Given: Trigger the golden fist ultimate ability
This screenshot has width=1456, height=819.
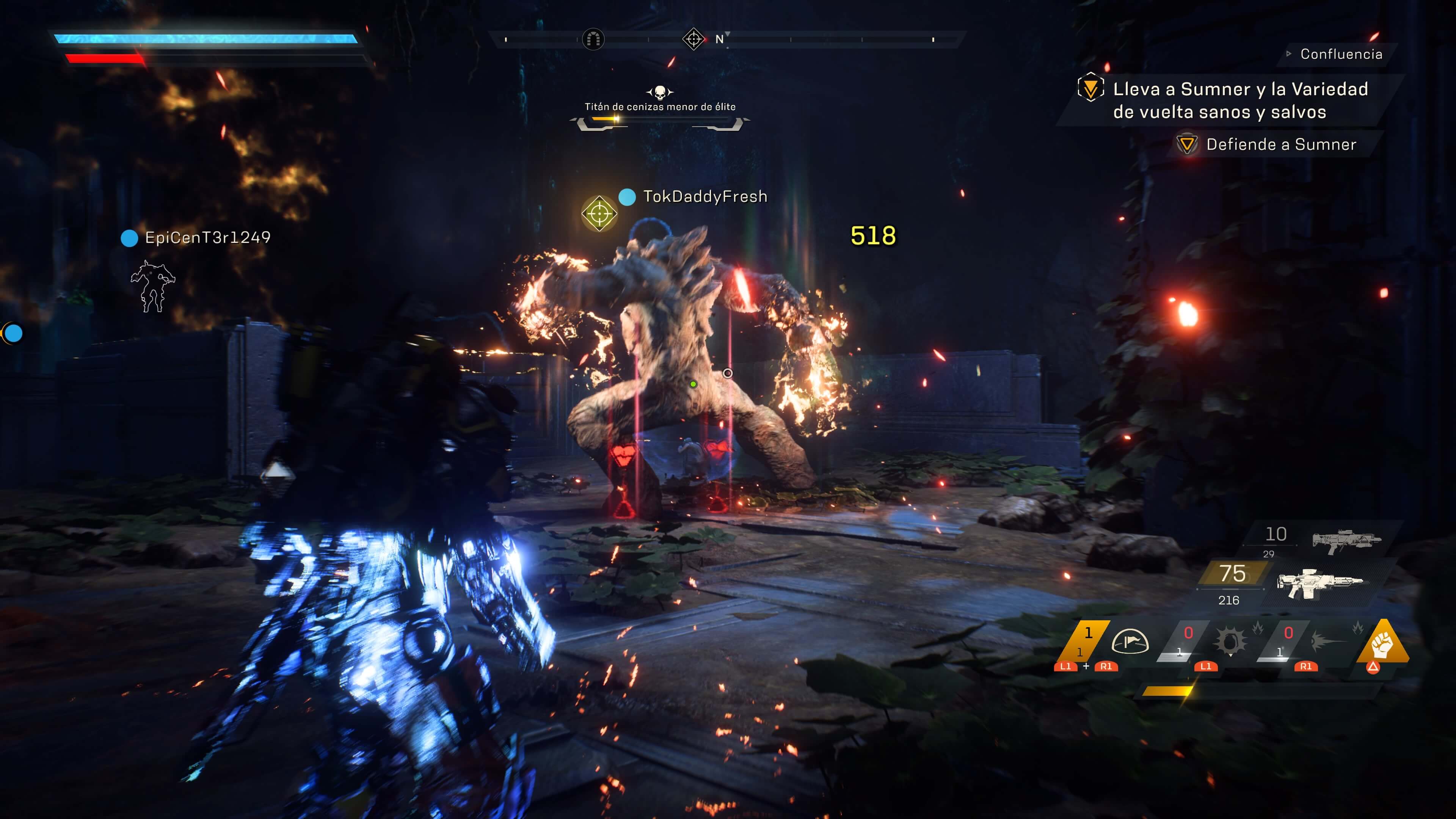Looking at the screenshot, I should pos(1382,643).
